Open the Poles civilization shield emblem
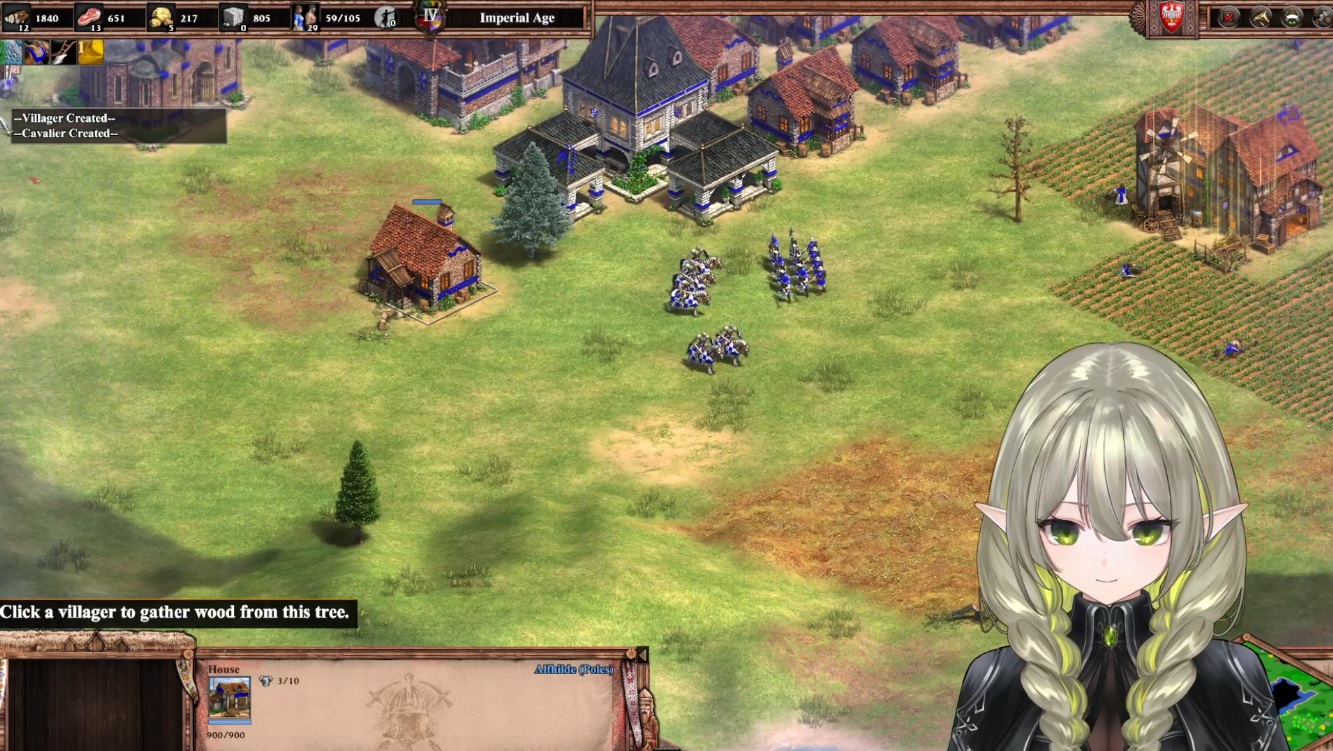The image size is (1333, 751). pyautogui.click(x=1171, y=17)
